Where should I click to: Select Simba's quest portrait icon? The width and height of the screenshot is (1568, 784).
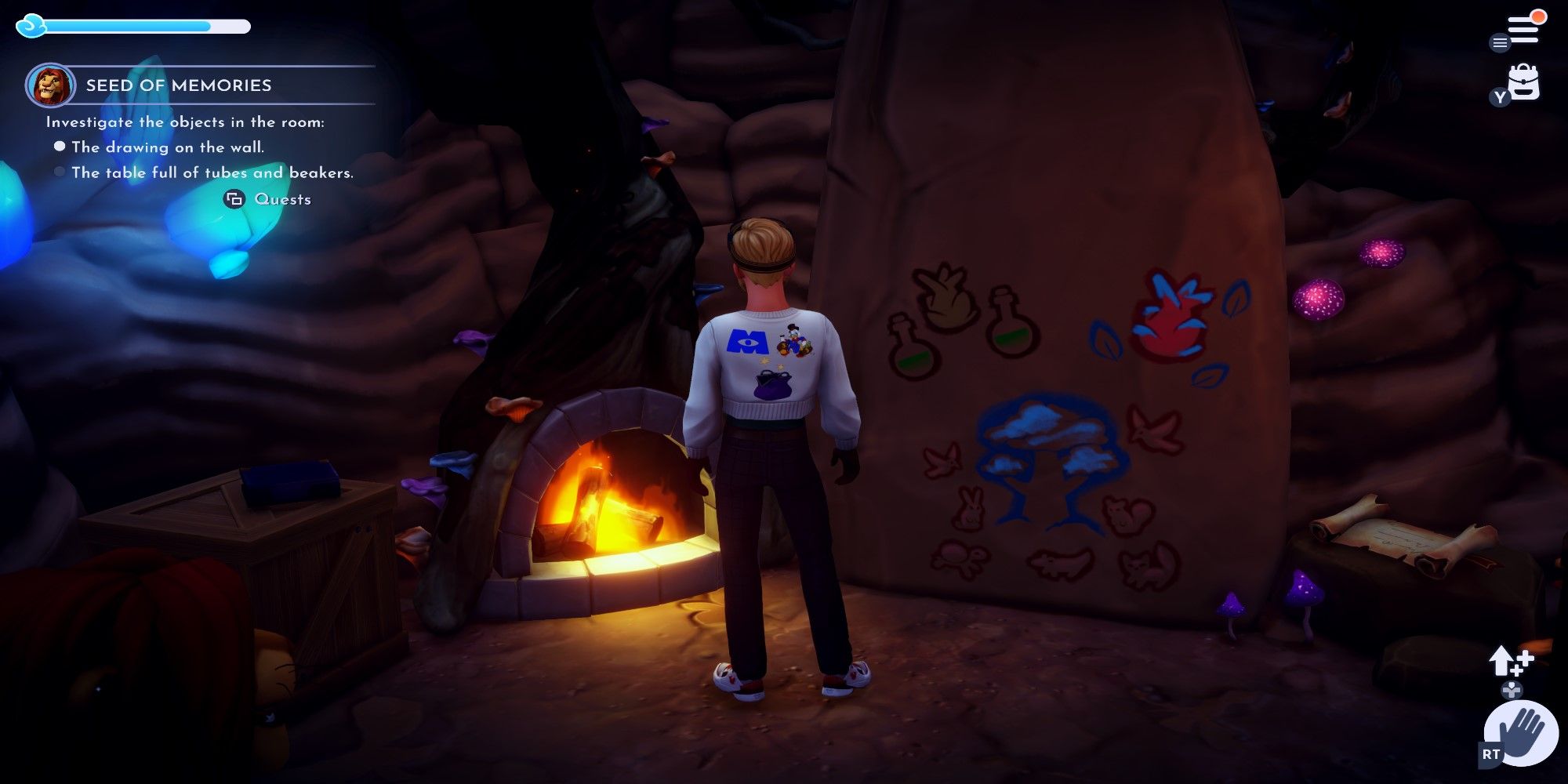pos(50,86)
